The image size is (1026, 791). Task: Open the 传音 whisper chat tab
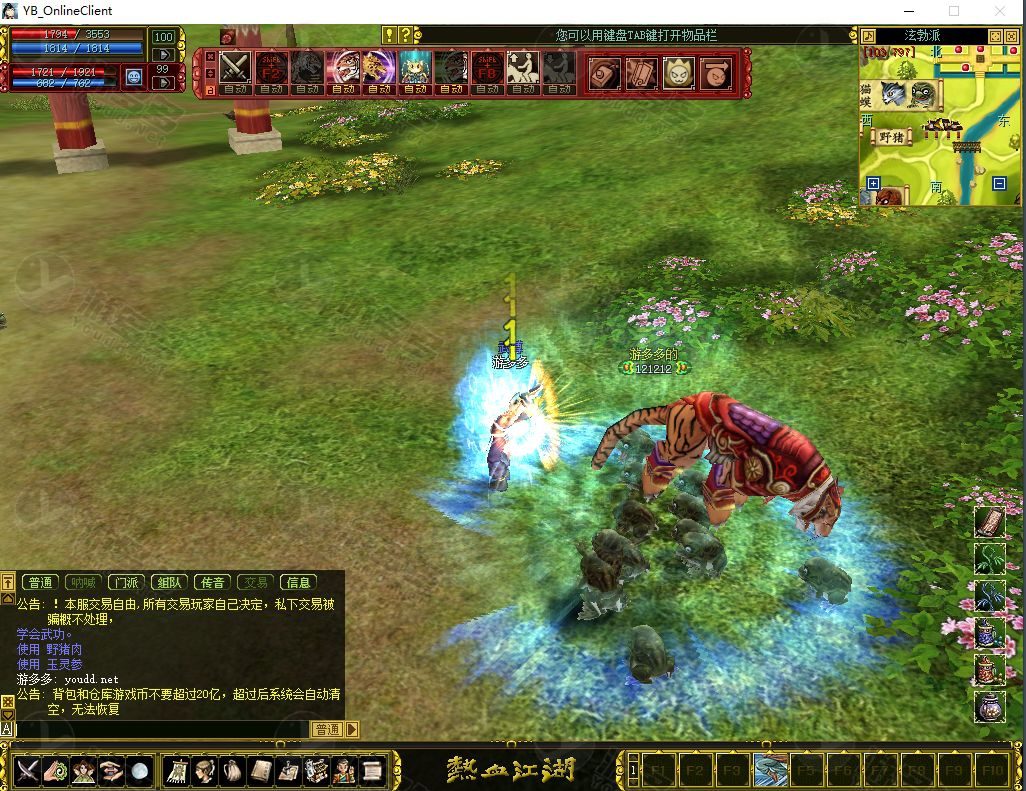point(212,582)
